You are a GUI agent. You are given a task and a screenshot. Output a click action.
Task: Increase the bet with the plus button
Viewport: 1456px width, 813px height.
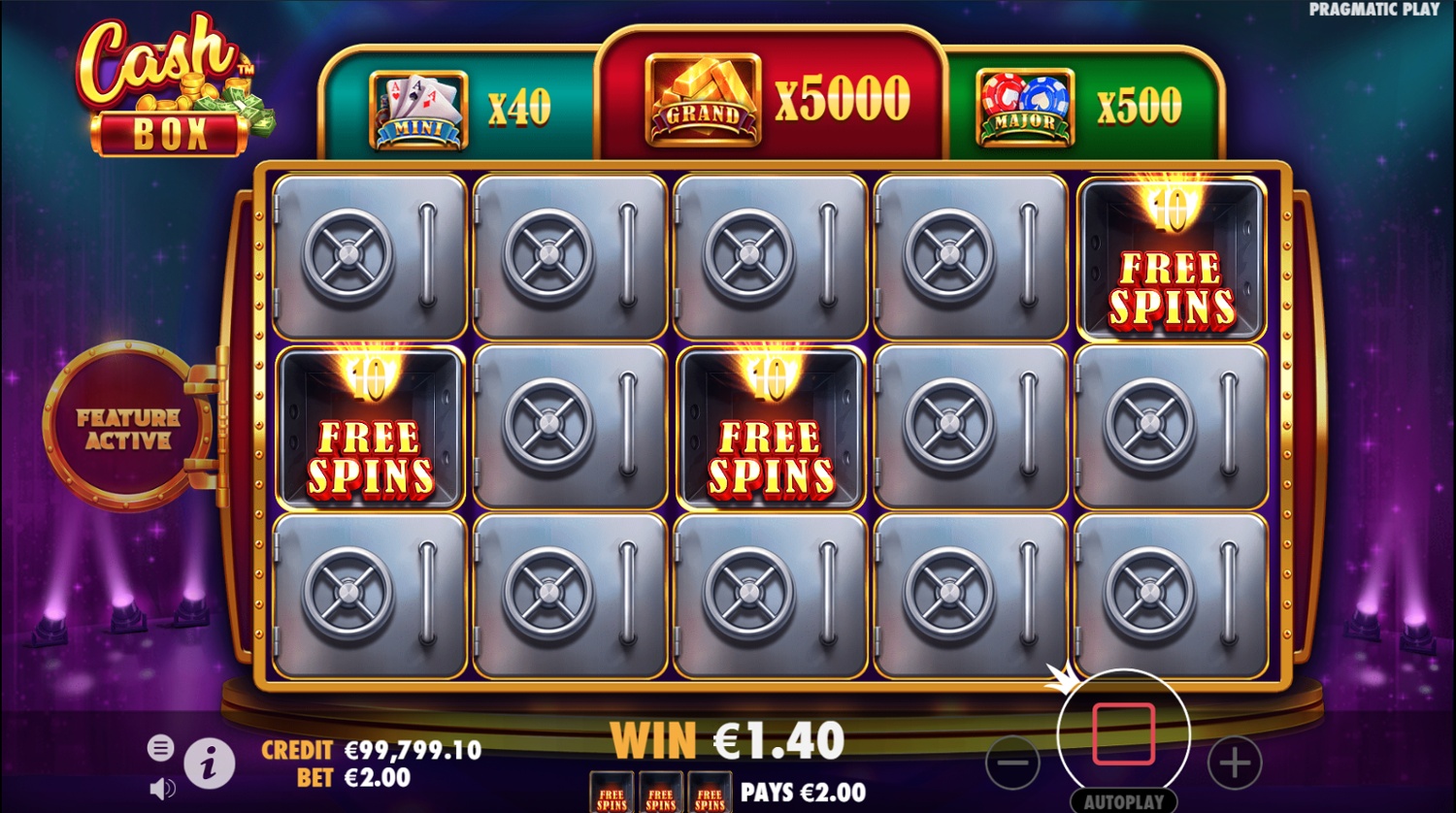click(x=1234, y=763)
